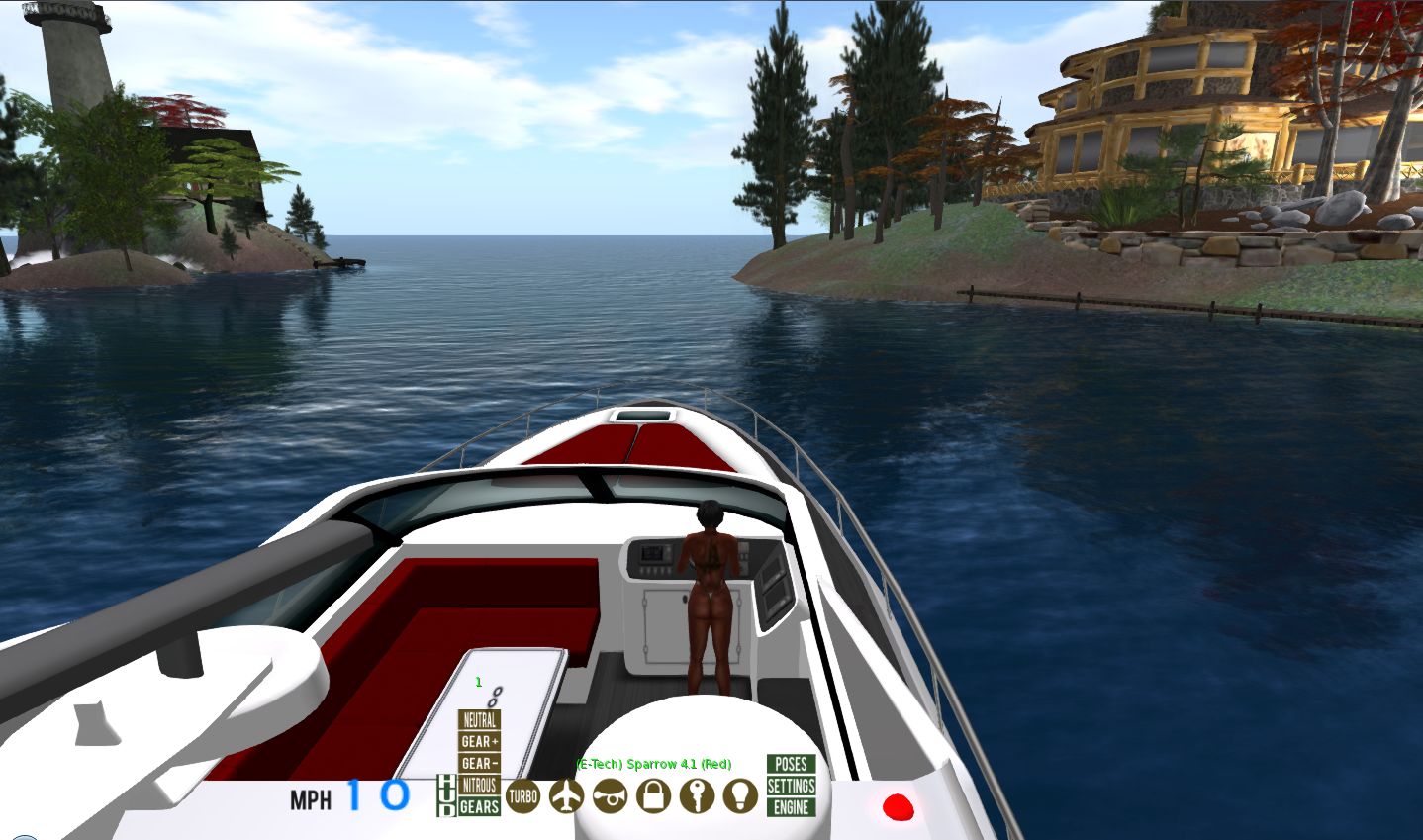Click the key ignition icon
Viewport: 1423px width, 840px height.
[697, 795]
